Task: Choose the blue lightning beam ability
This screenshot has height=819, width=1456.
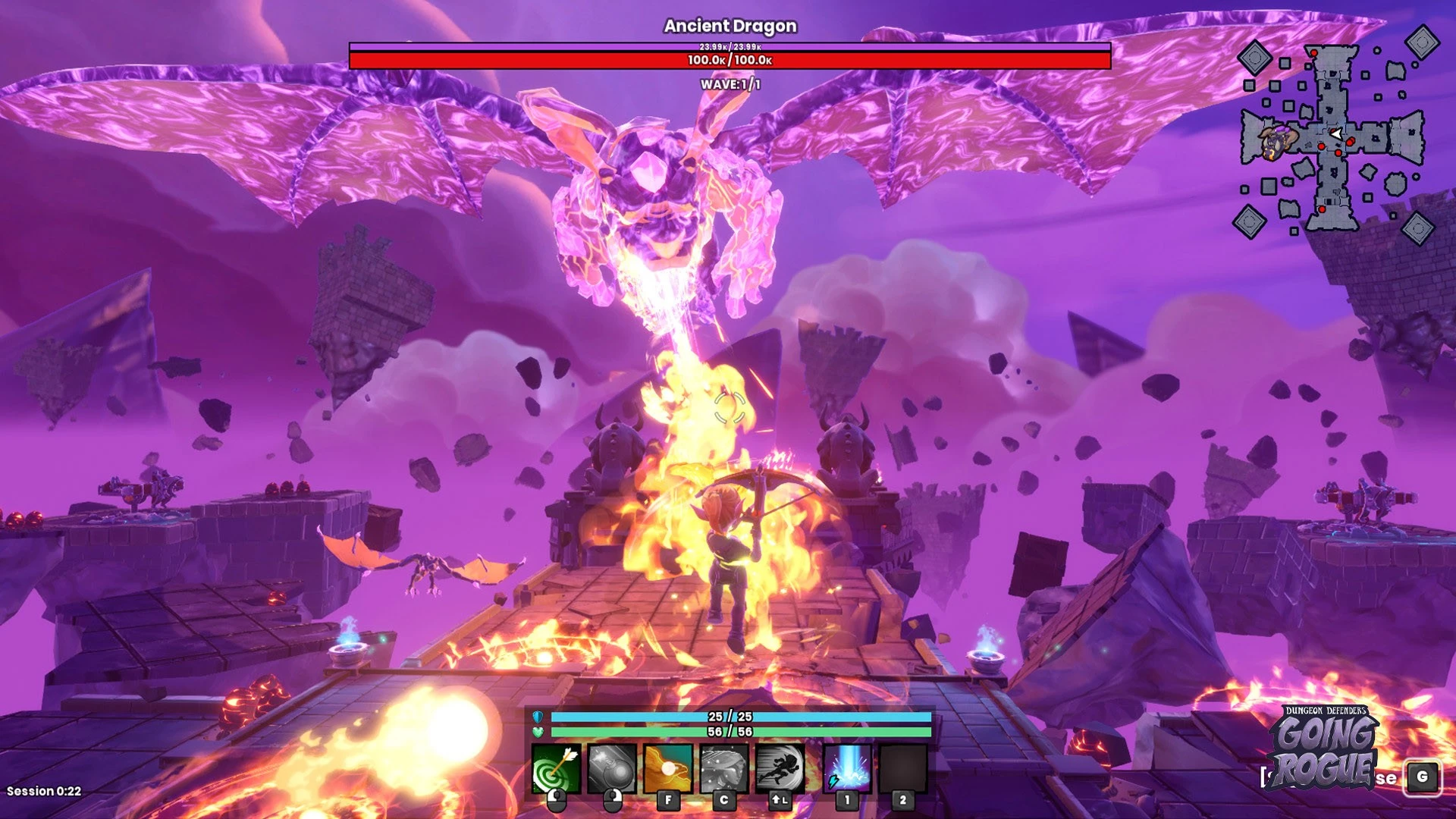Action: (x=847, y=768)
